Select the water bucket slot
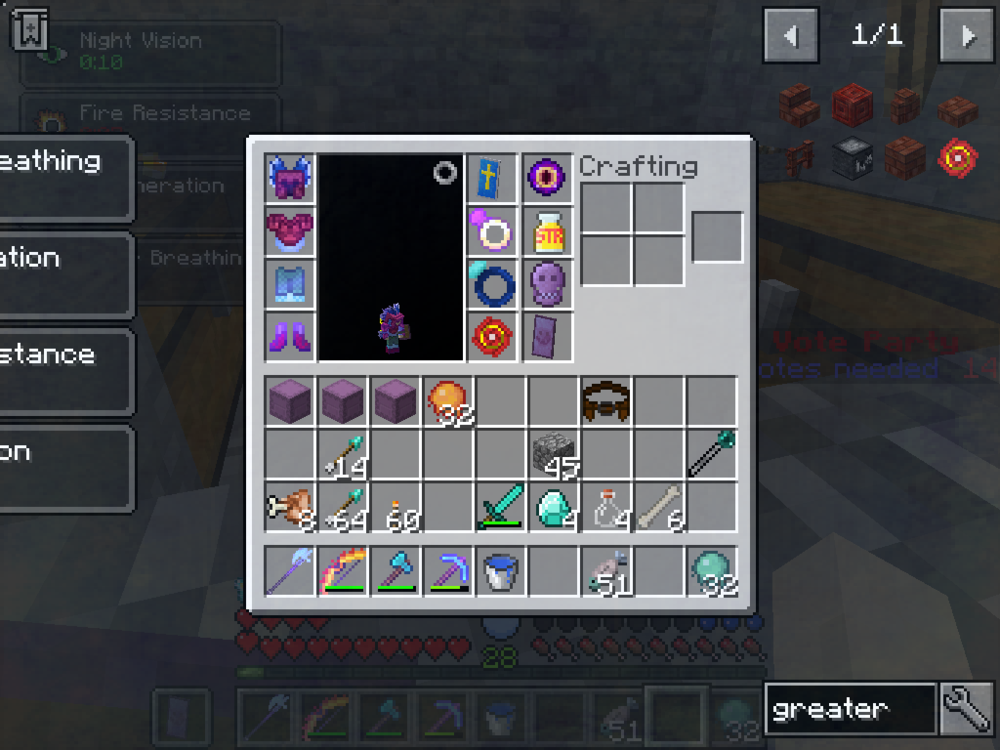 500,572
